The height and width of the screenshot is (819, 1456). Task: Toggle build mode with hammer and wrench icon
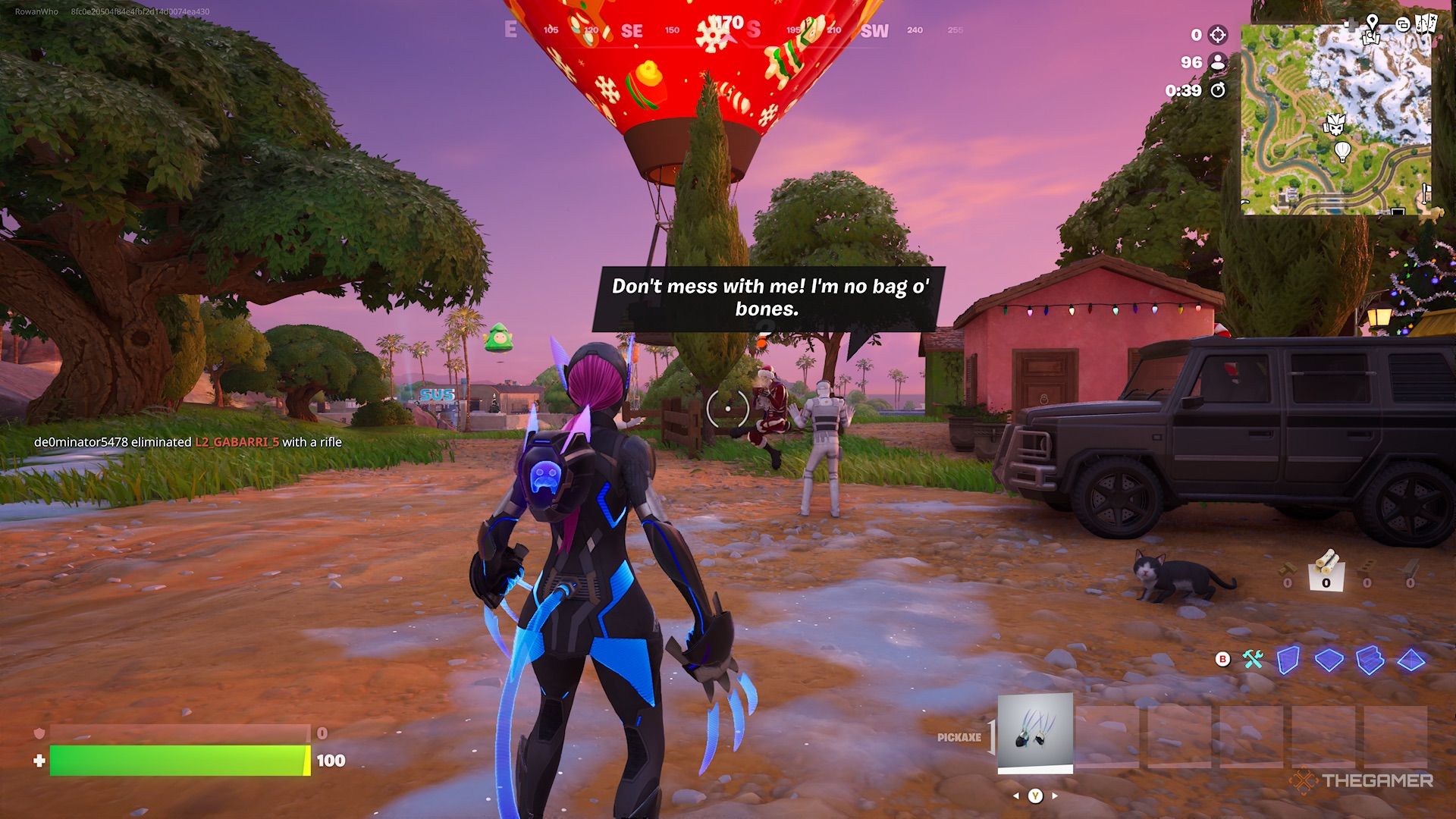tap(1252, 658)
